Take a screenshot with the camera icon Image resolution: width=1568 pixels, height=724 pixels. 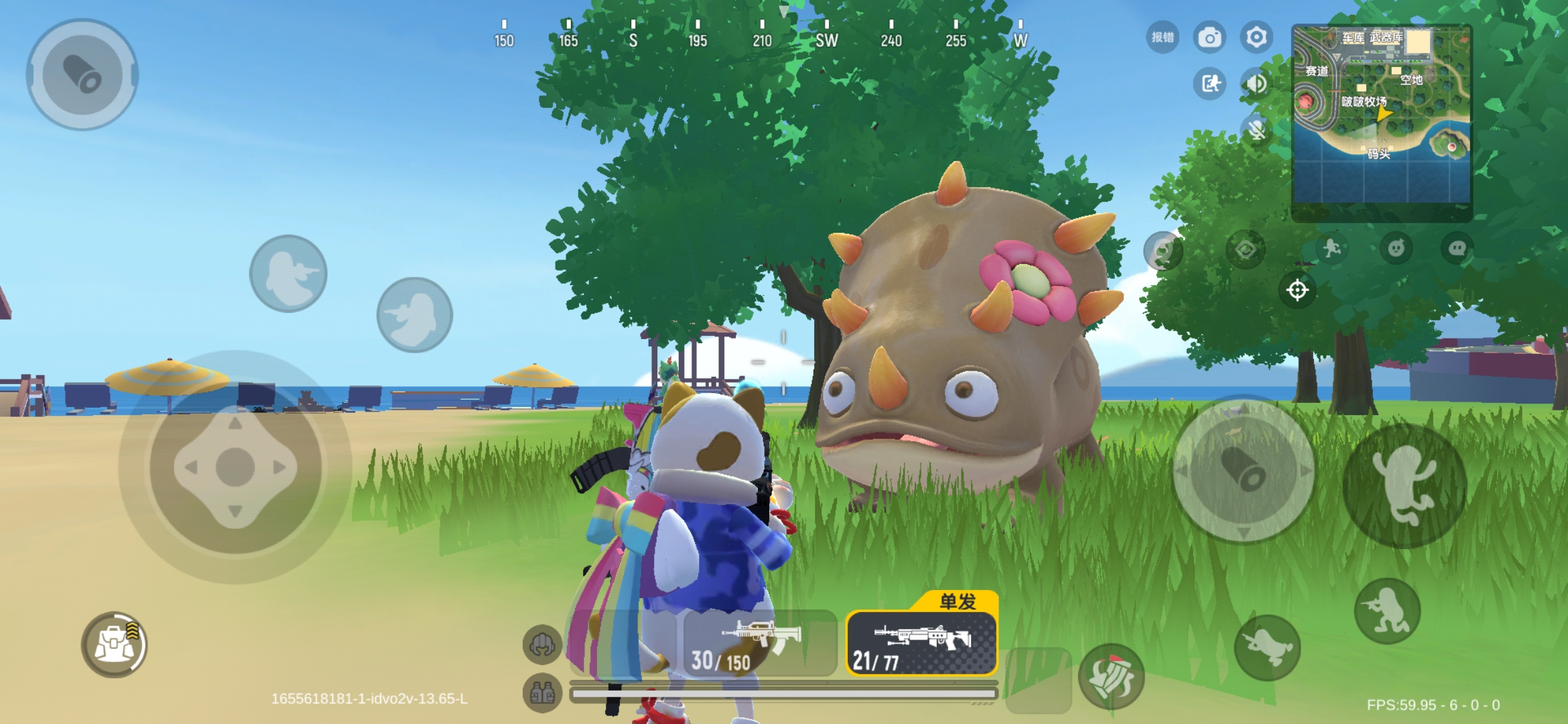coord(1210,38)
